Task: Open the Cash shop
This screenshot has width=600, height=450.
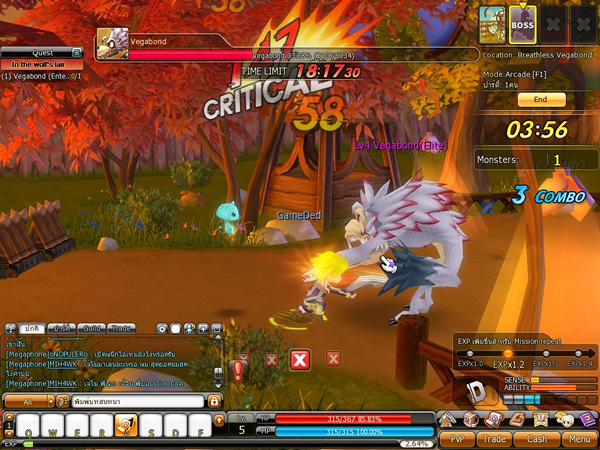Action: point(537,438)
